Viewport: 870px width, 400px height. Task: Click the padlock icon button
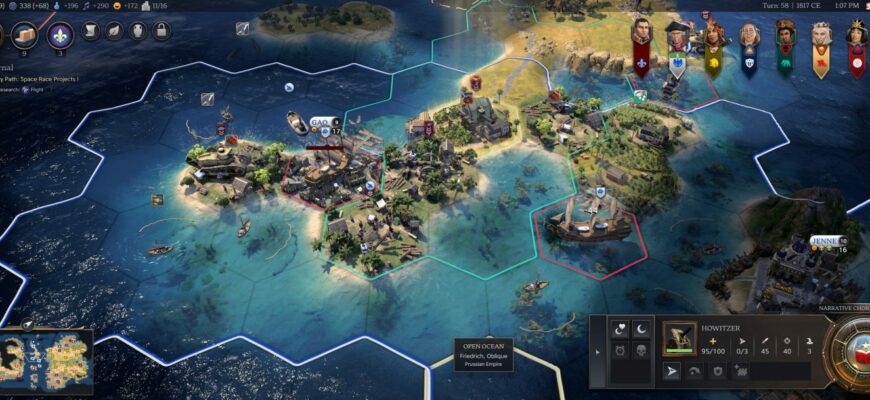(x=161, y=31)
